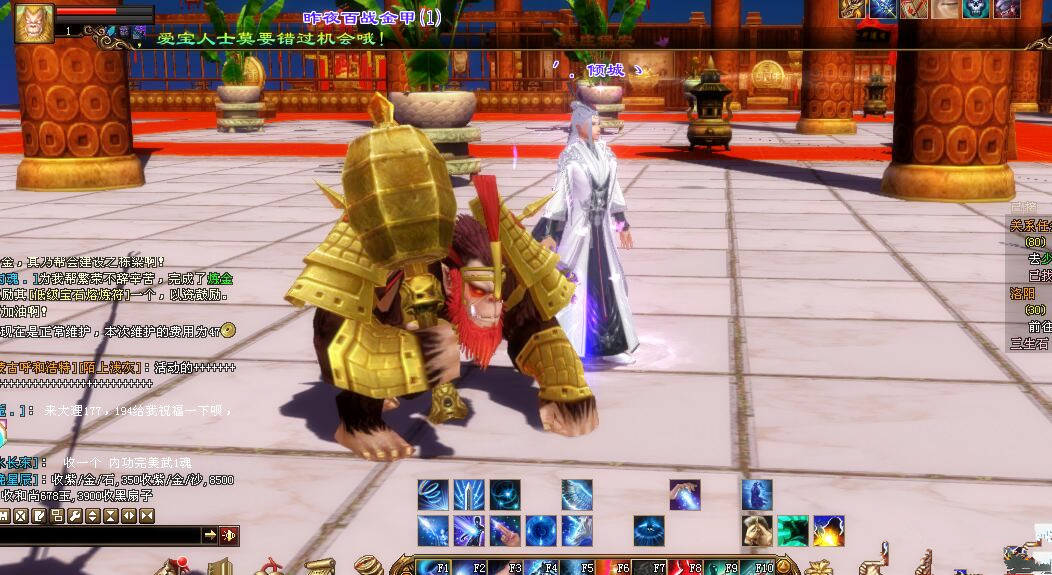Use the glowing vertical sword skill
This screenshot has height=575, width=1052.
(x=469, y=494)
